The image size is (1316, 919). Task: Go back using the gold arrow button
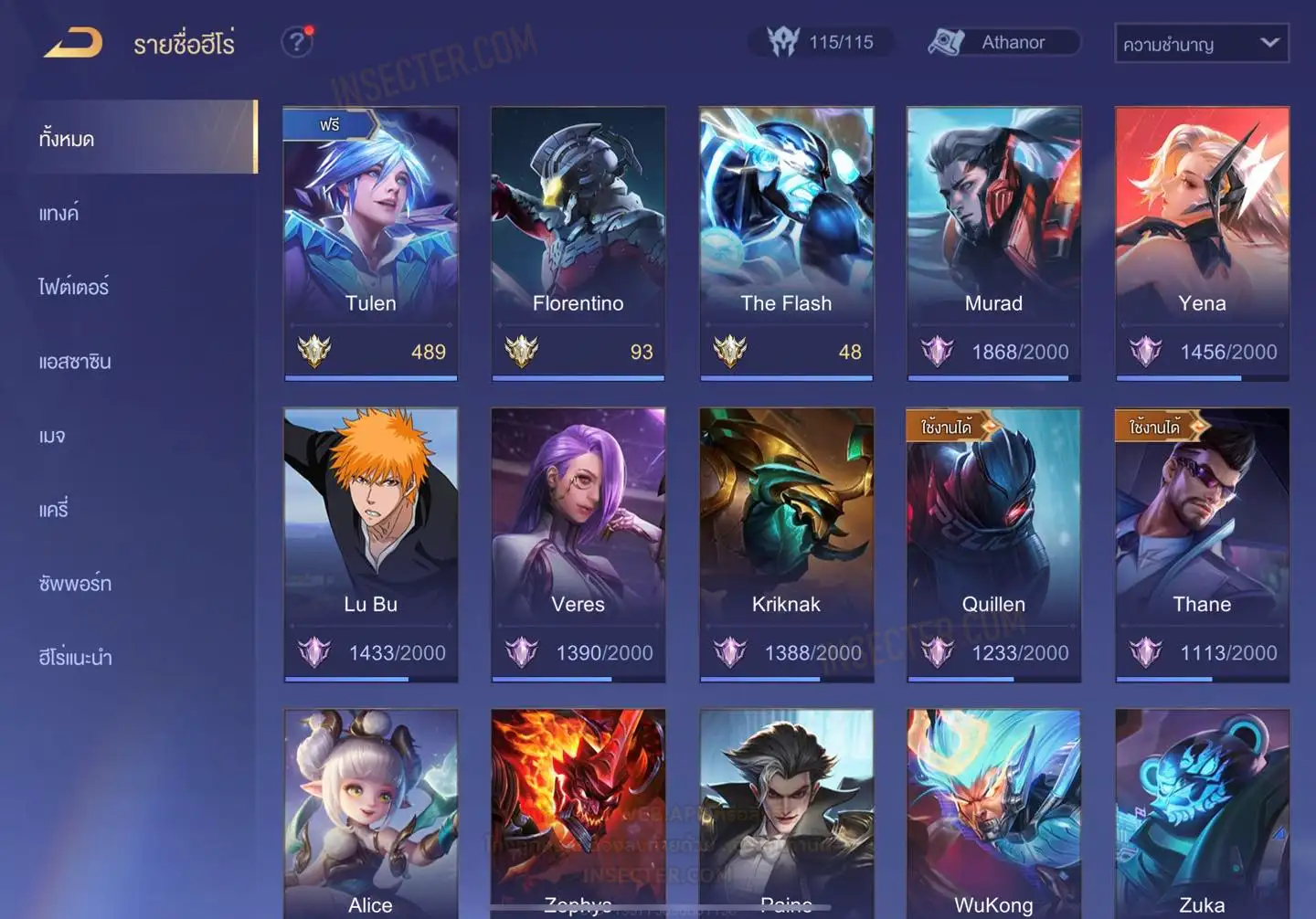pos(73,42)
